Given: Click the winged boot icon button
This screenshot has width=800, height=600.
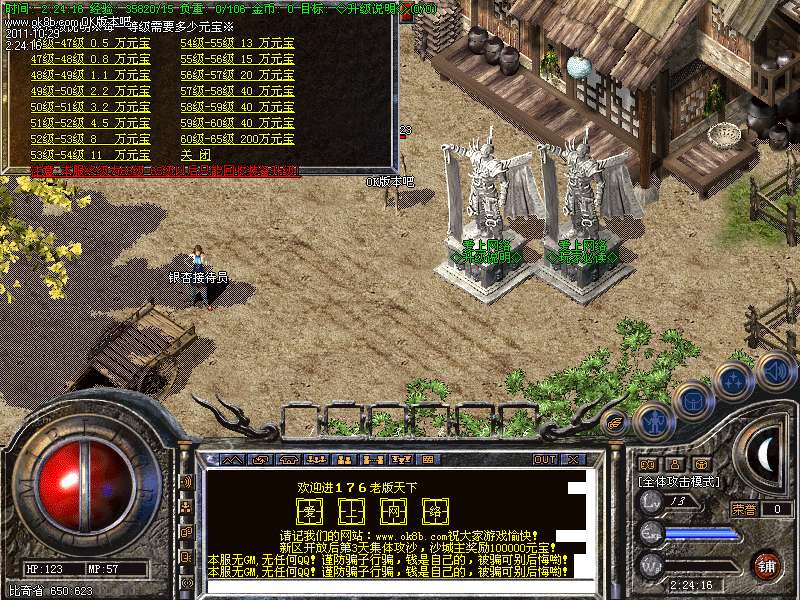Looking at the screenshot, I should pos(614,421).
